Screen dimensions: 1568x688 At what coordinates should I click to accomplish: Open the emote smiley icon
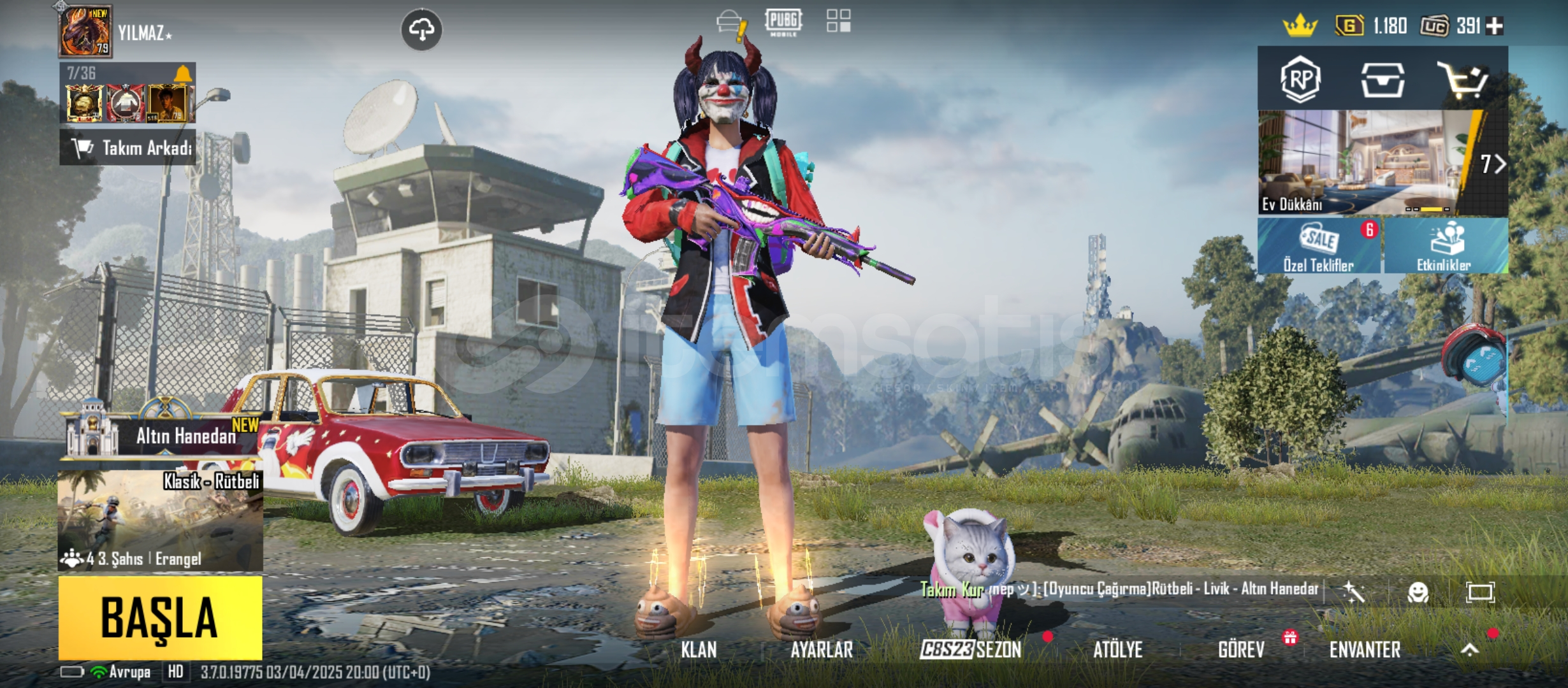pyautogui.click(x=1418, y=593)
